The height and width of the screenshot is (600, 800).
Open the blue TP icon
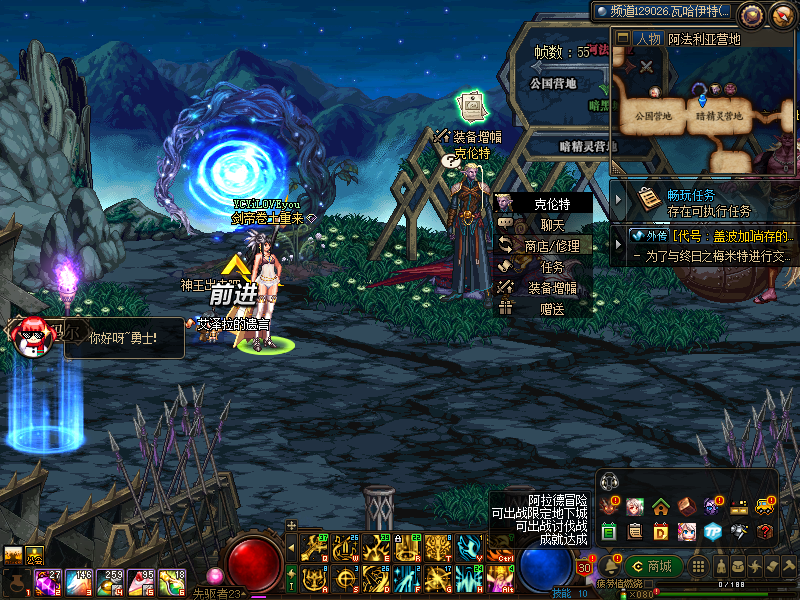click(x=712, y=530)
